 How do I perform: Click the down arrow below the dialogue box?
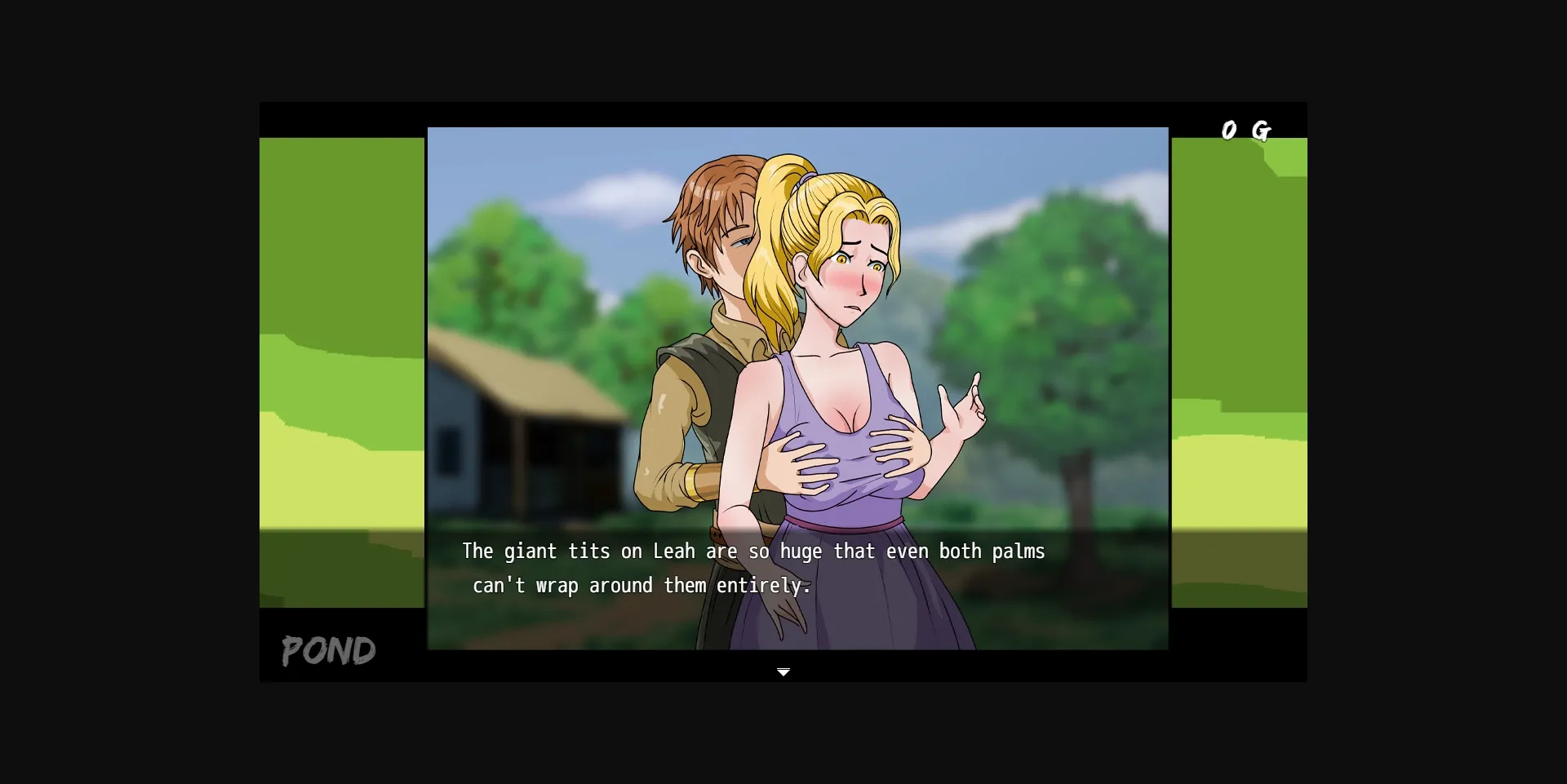tap(784, 671)
